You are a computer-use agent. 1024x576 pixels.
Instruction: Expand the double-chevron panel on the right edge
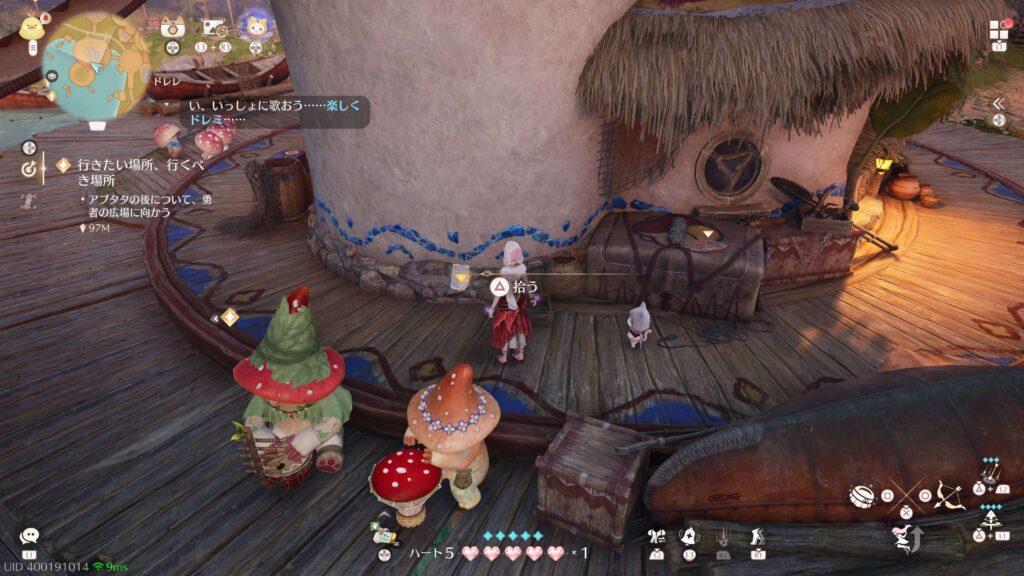pos(997,103)
